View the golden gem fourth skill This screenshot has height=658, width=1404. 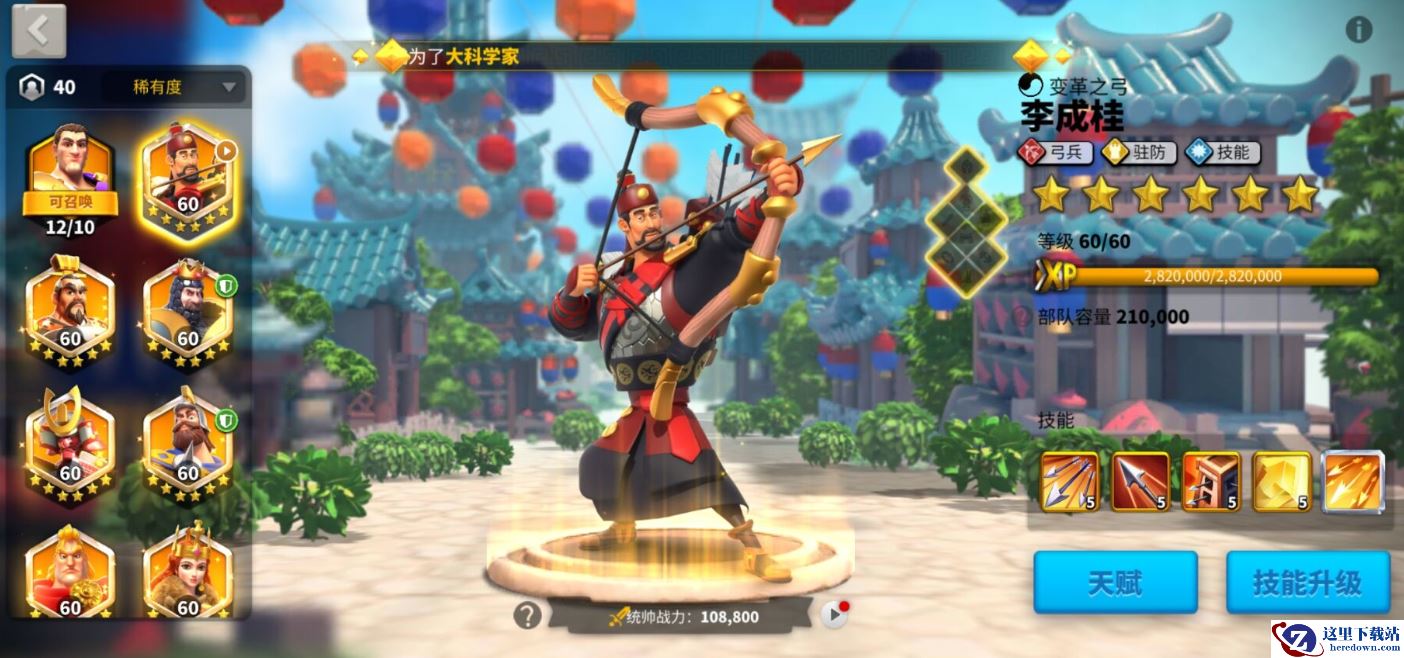click(x=1282, y=482)
